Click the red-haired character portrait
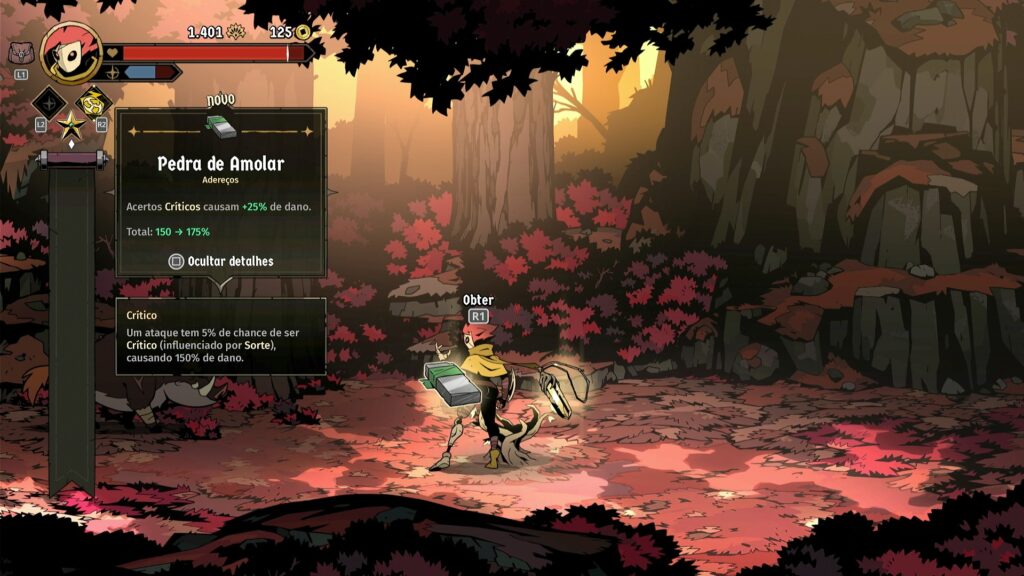The width and height of the screenshot is (1024, 576). click(x=71, y=53)
